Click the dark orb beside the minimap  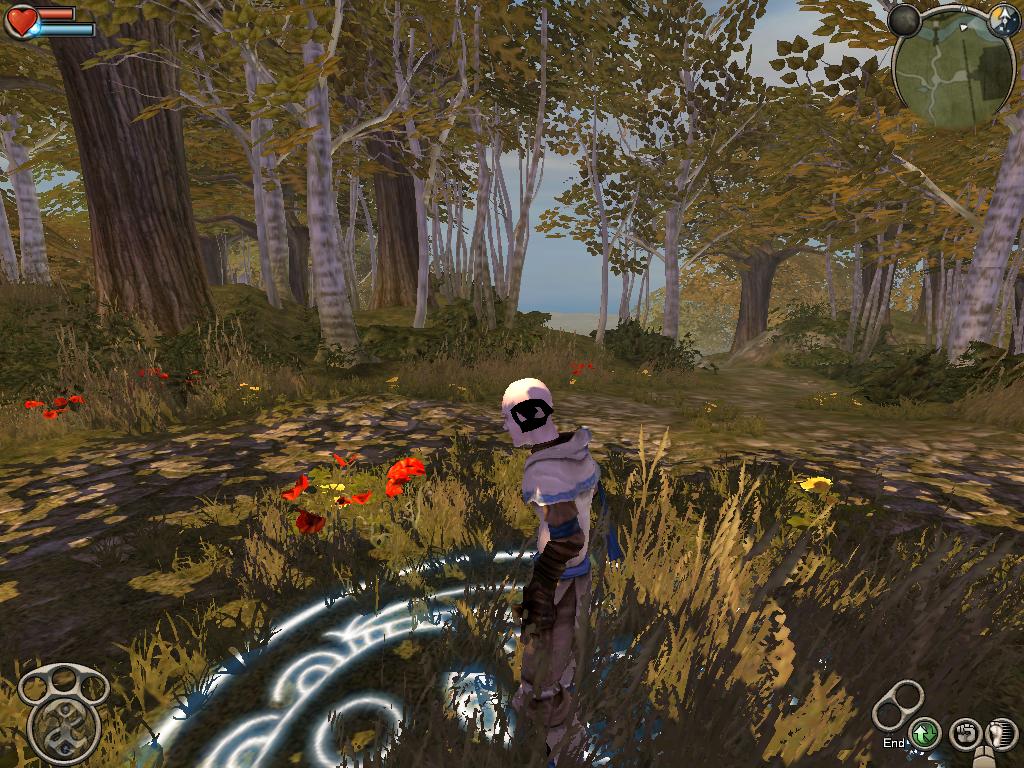point(904,20)
